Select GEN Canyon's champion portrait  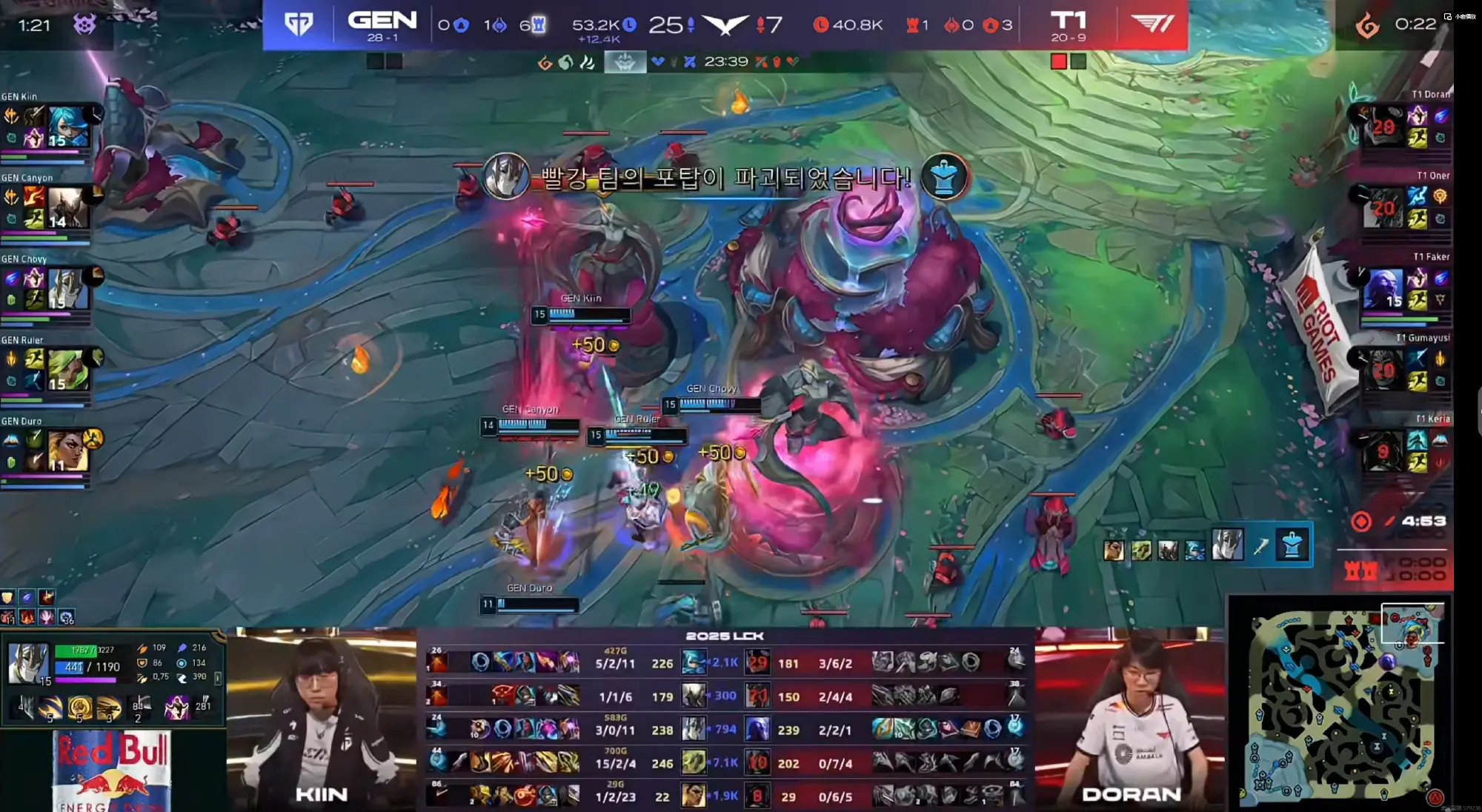point(68,207)
